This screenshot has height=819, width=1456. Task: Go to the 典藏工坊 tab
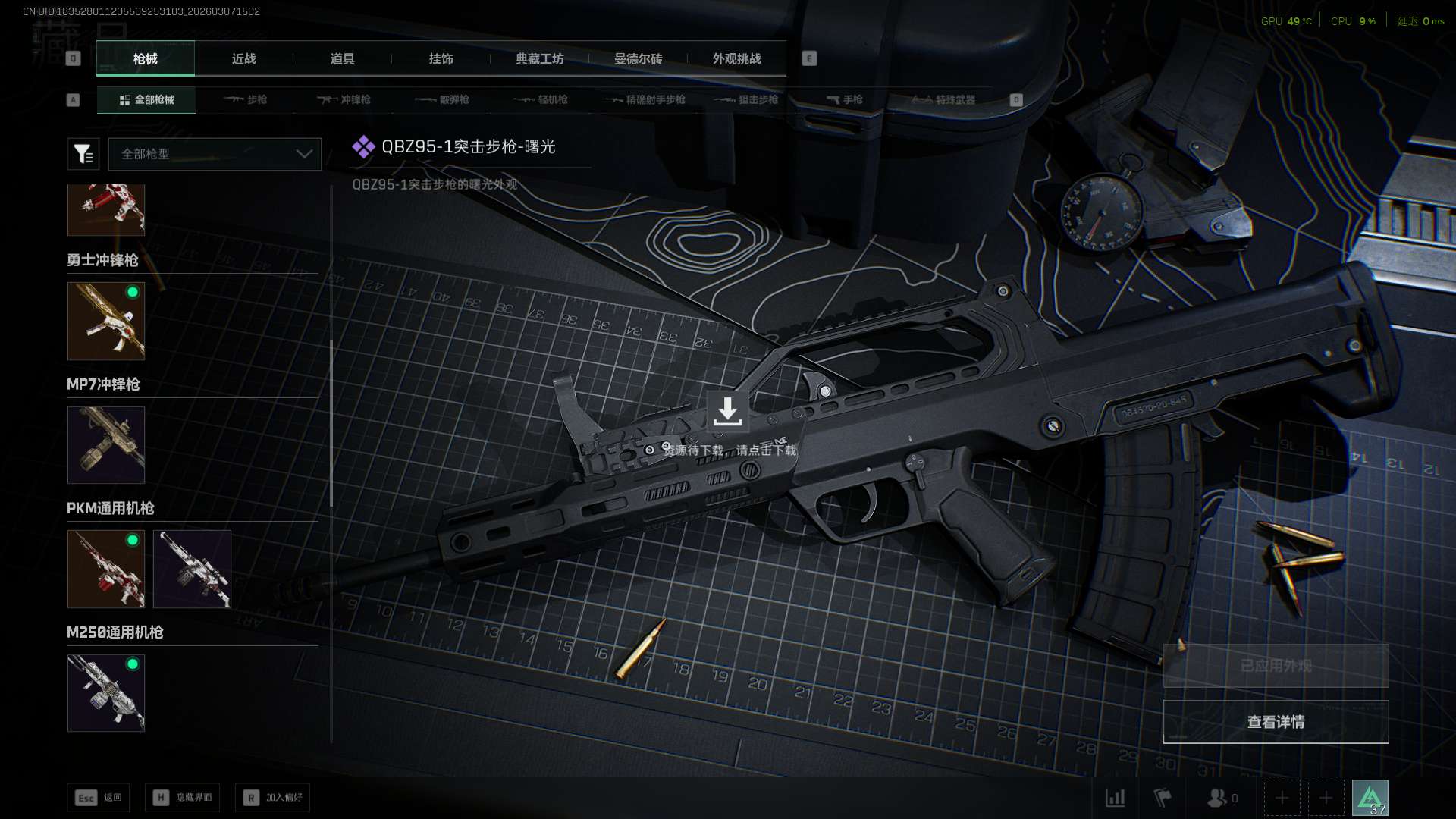coord(539,58)
